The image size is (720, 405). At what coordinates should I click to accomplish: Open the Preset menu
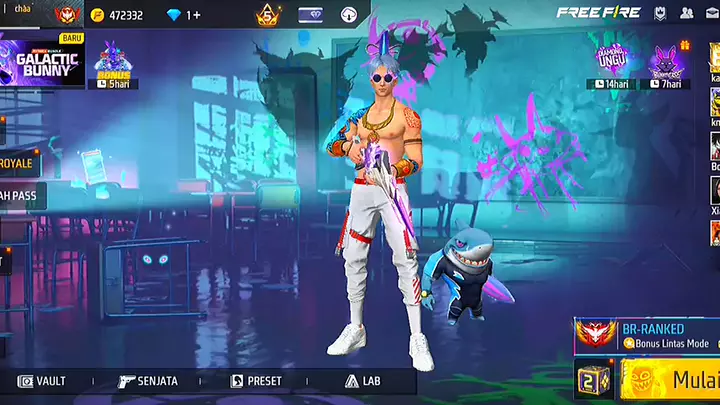(x=257, y=381)
